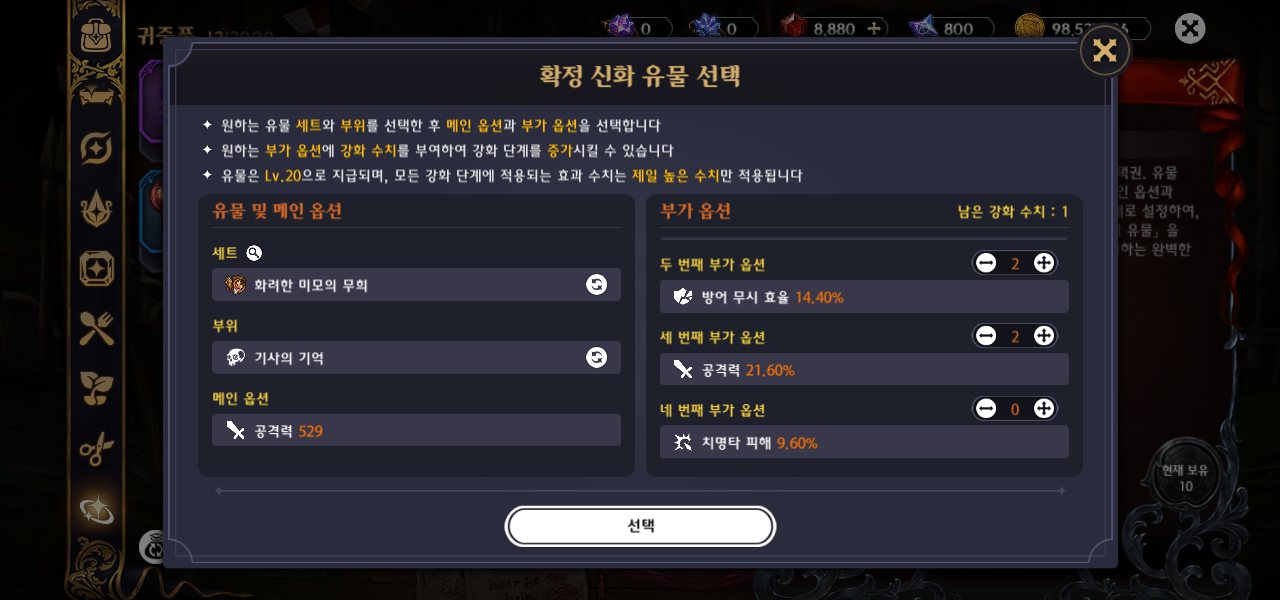The height and width of the screenshot is (600, 1280).
Task: Select the 공격력 529 main option row
Action: point(416,431)
